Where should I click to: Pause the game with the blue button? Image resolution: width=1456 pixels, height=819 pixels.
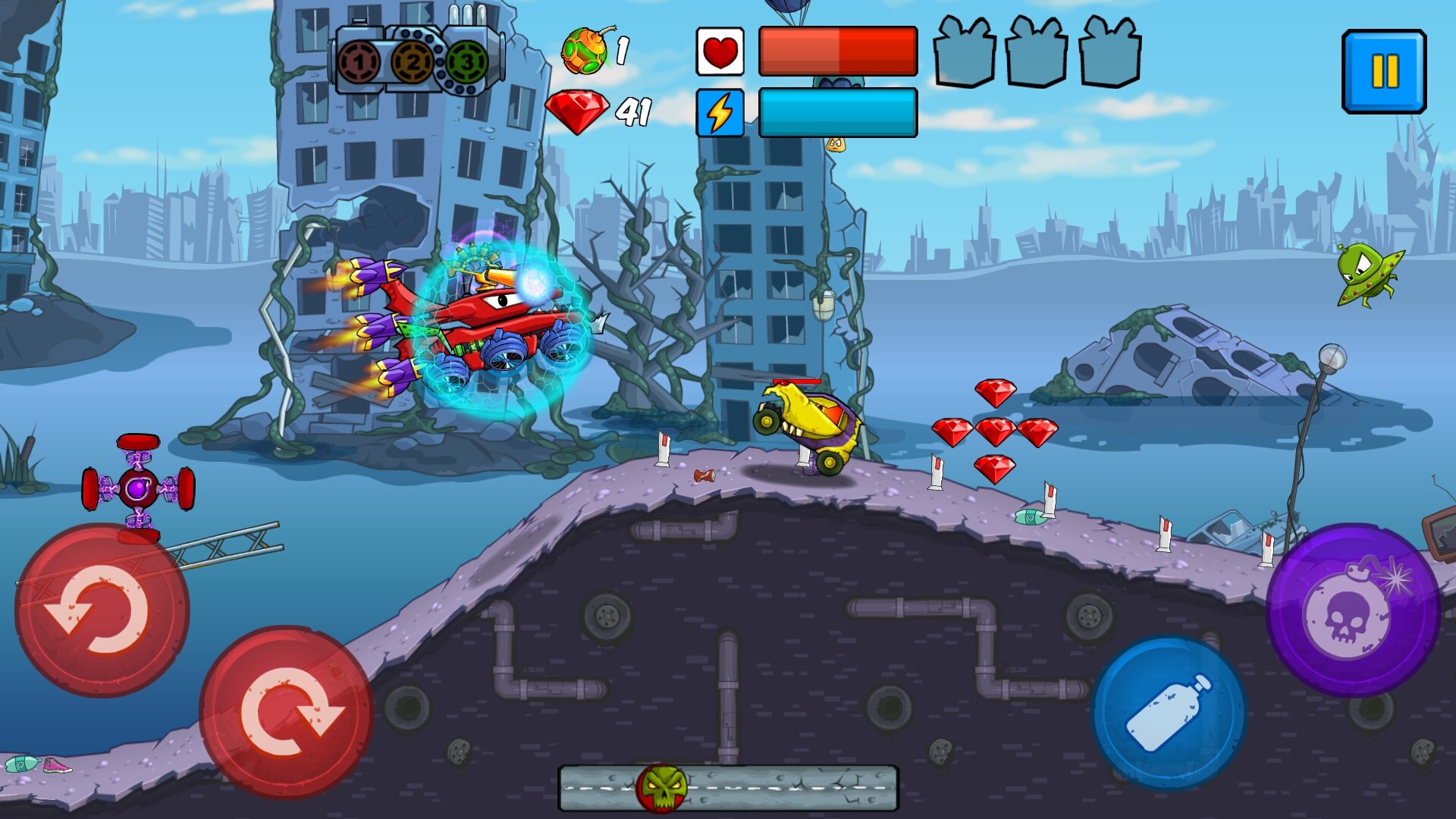pos(1384,72)
